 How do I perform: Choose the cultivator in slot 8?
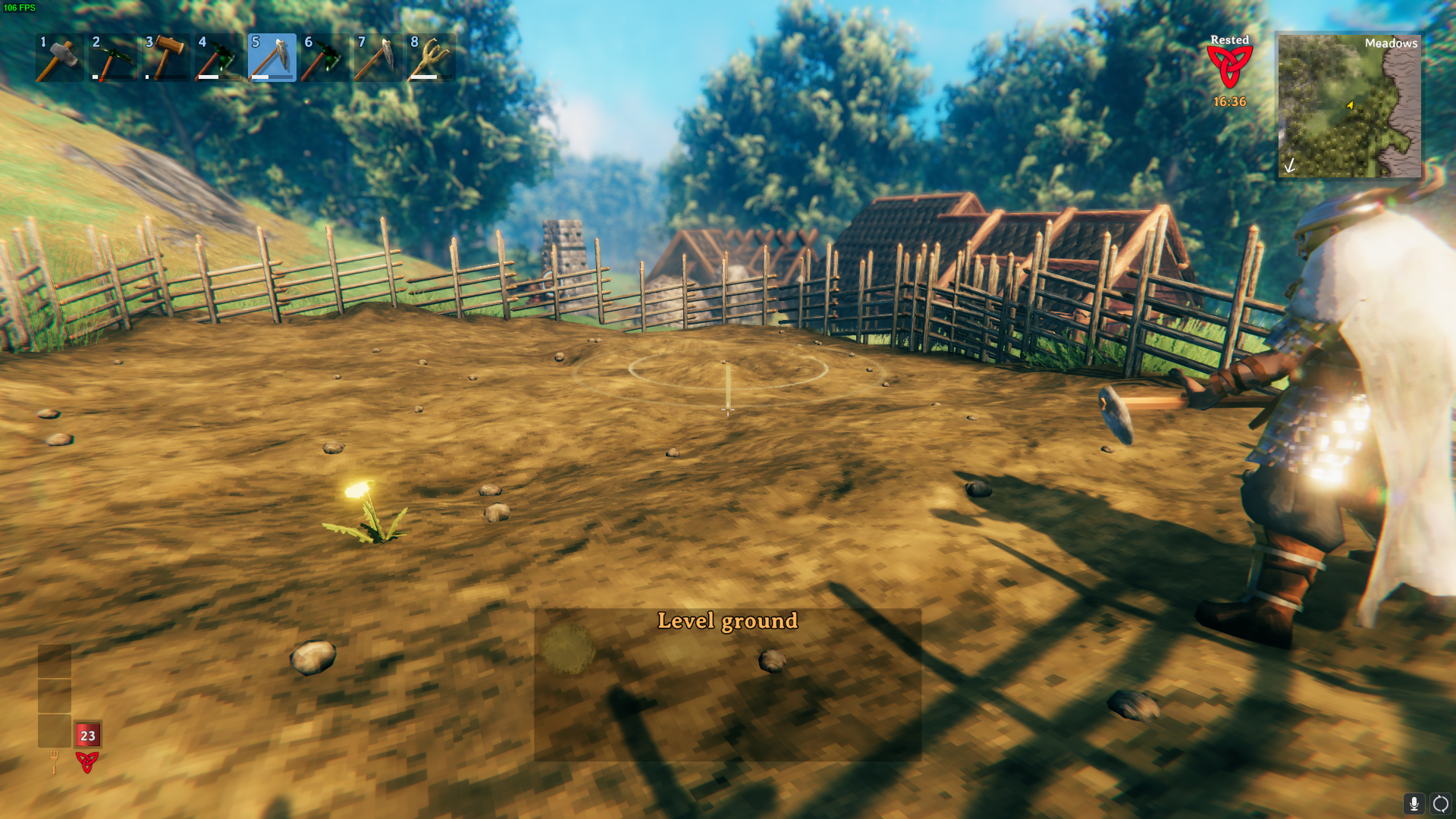tap(431, 58)
